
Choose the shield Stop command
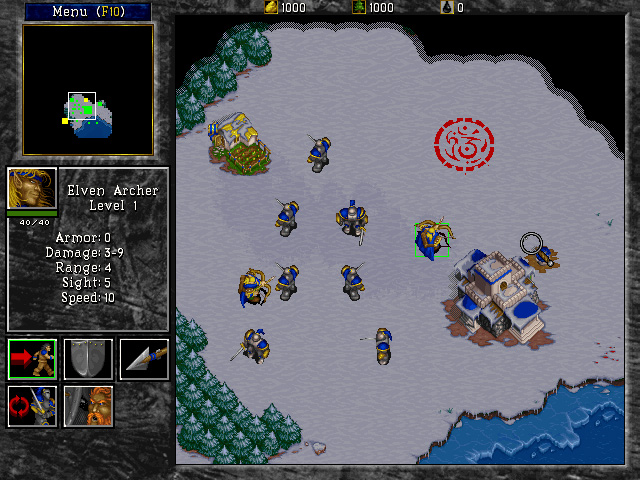click(88, 359)
